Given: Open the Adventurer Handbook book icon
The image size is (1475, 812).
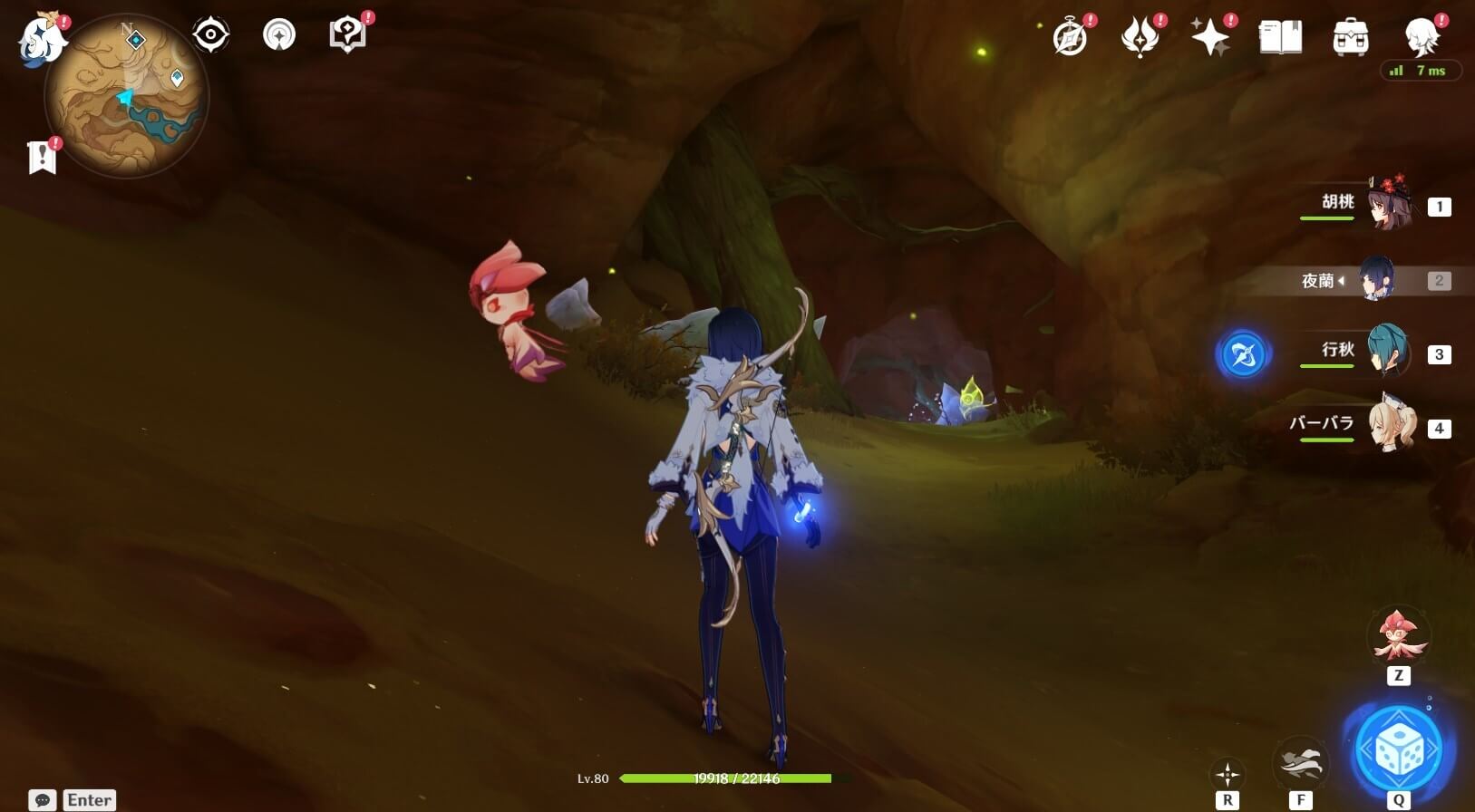Looking at the screenshot, I should tap(1281, 36).
